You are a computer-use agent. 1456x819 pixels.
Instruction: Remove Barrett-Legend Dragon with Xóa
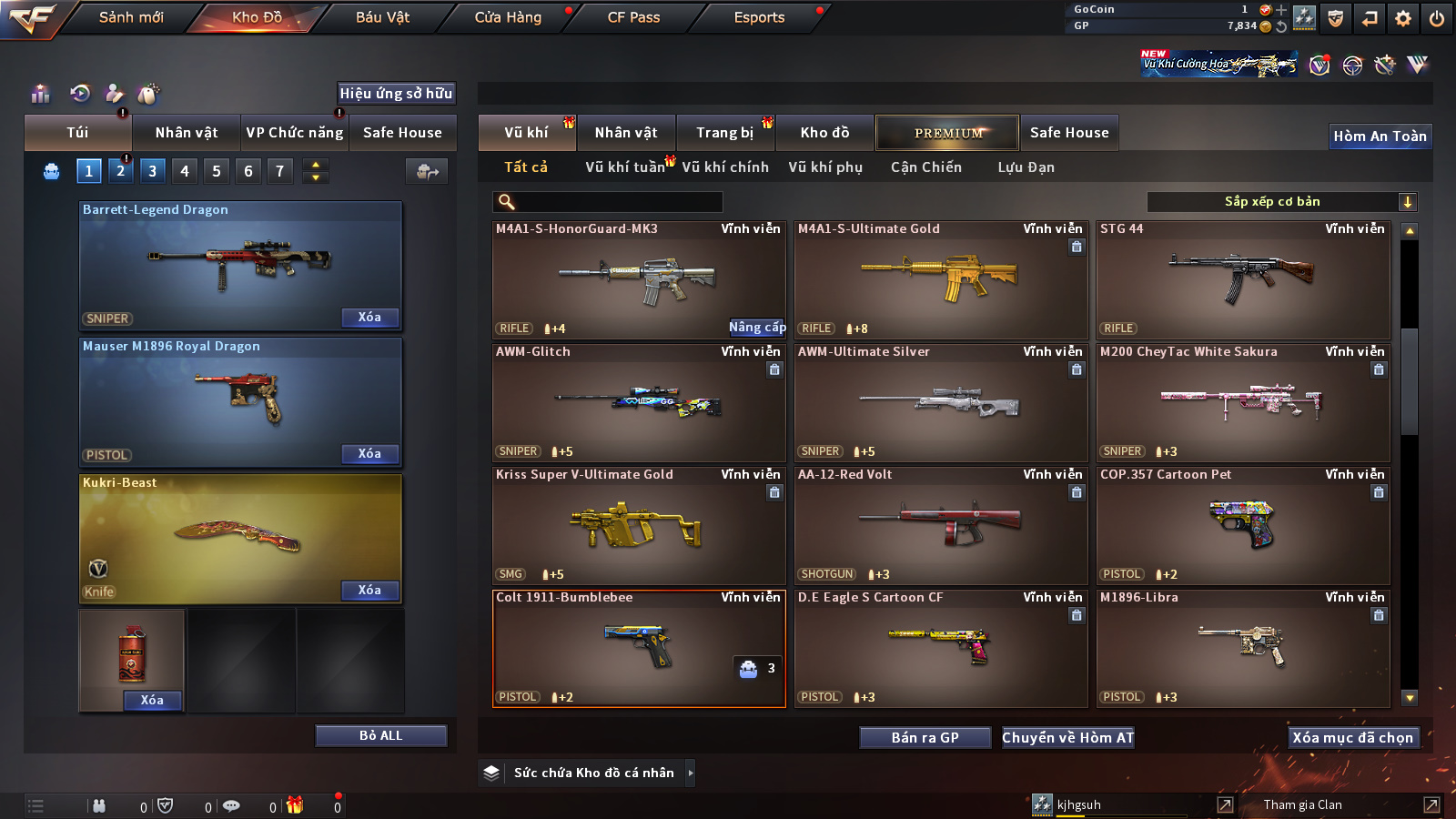369,318
